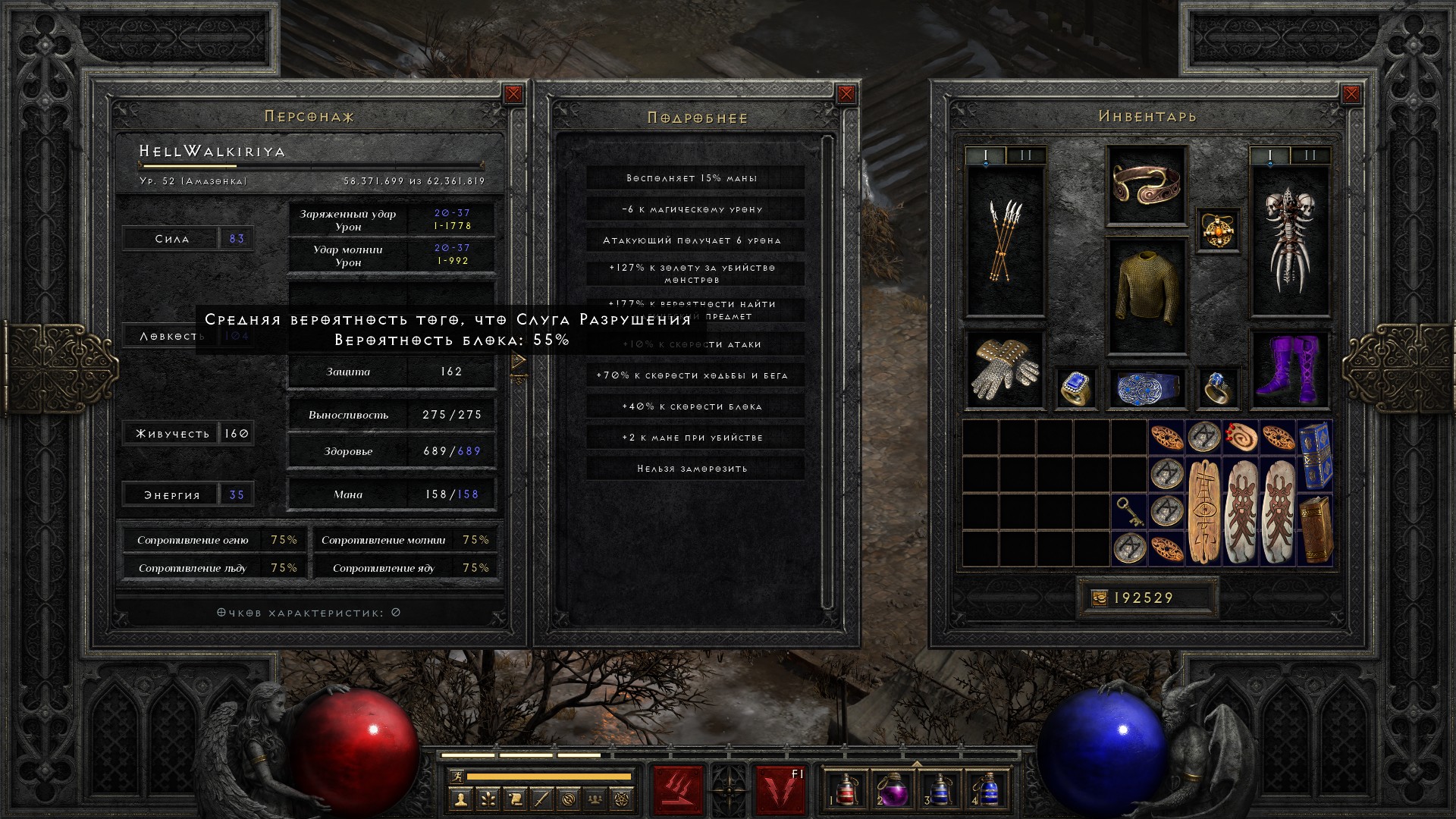The image size is (1456, 819).
Task: Select the chain mail body armor slot
Action: click(1146, 296)
